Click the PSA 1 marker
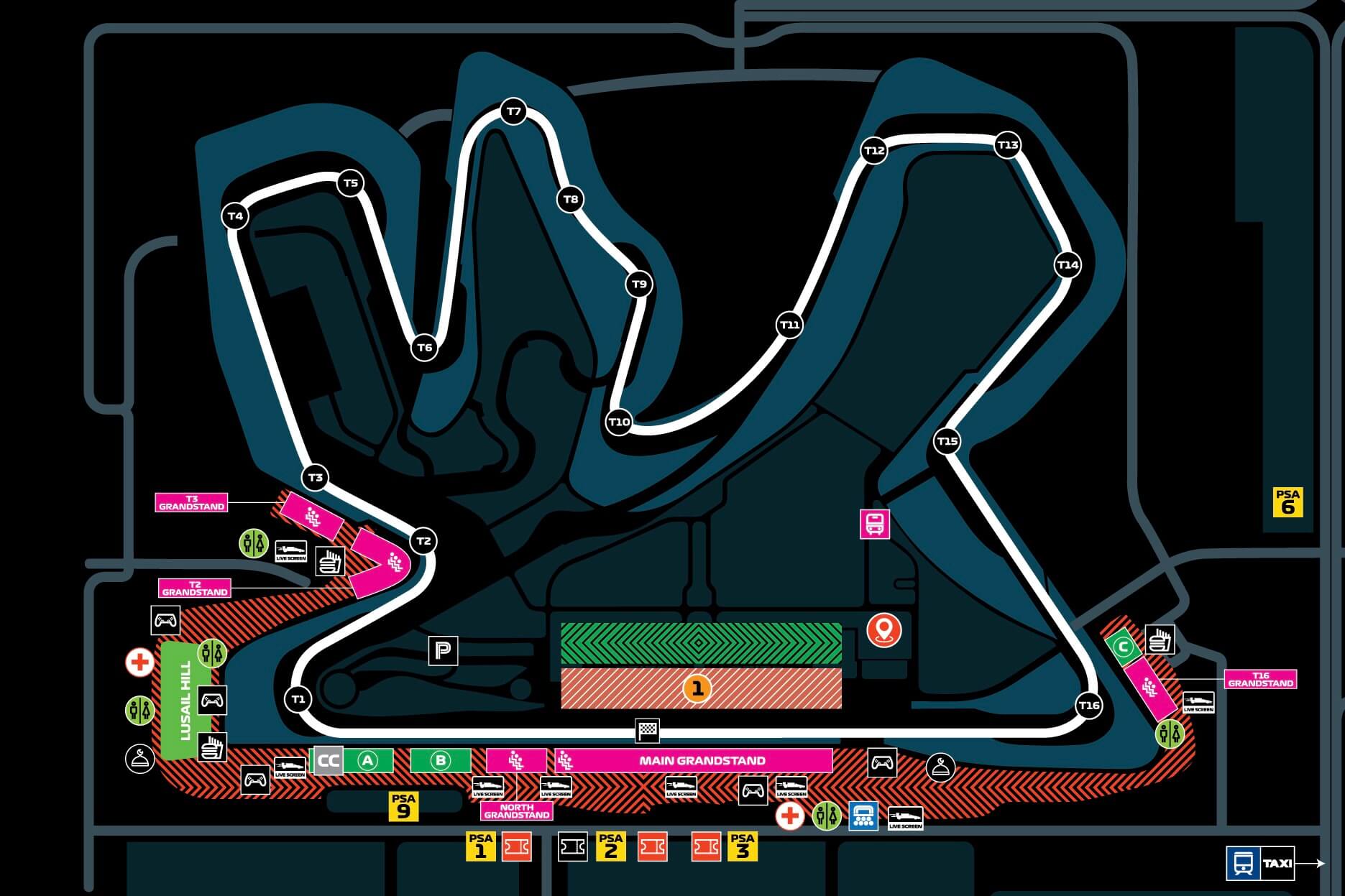 [x=480, y=846]
